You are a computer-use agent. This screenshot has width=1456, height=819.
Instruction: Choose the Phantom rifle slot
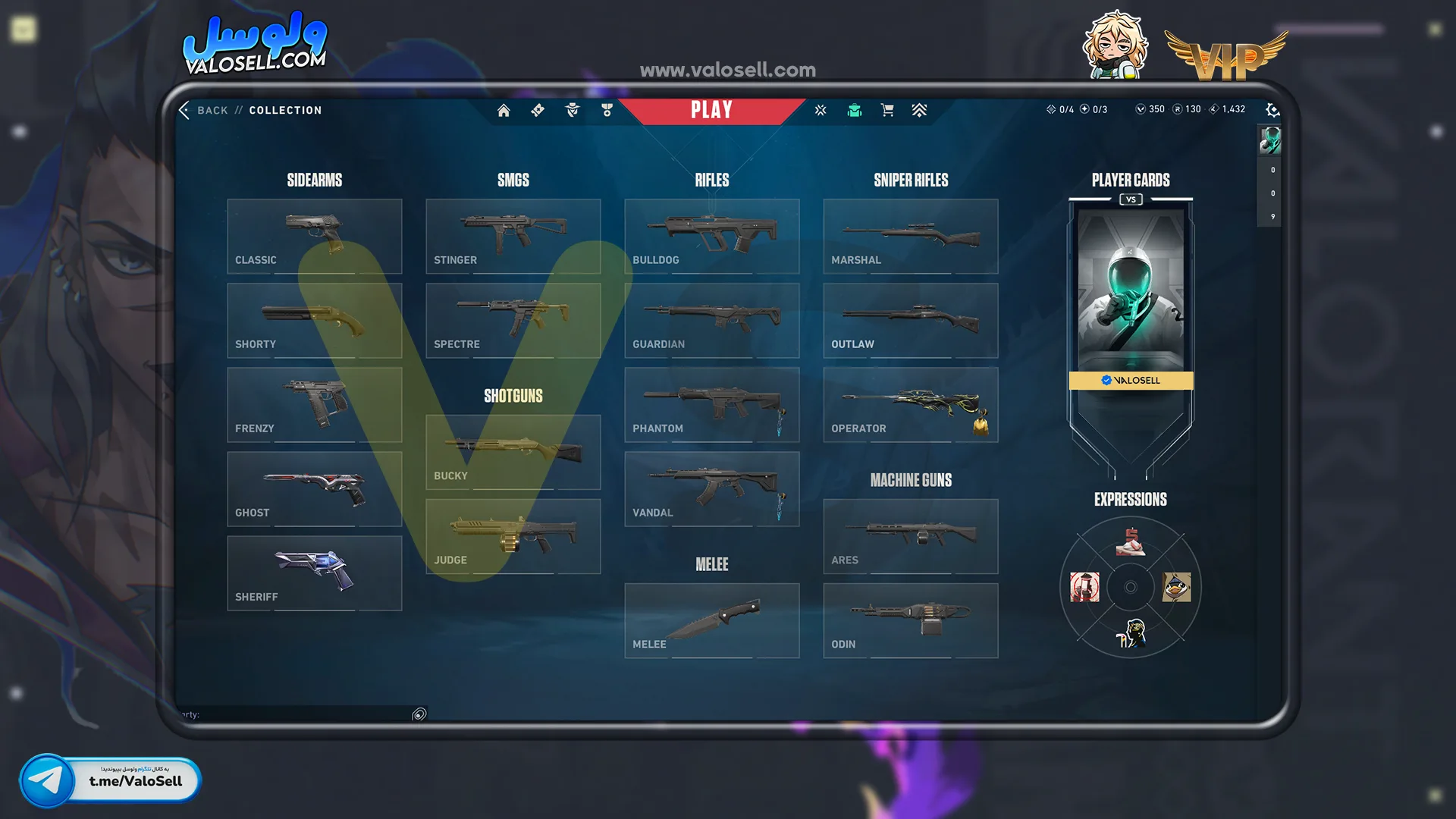pyautogui.click(x=711, y=404)
